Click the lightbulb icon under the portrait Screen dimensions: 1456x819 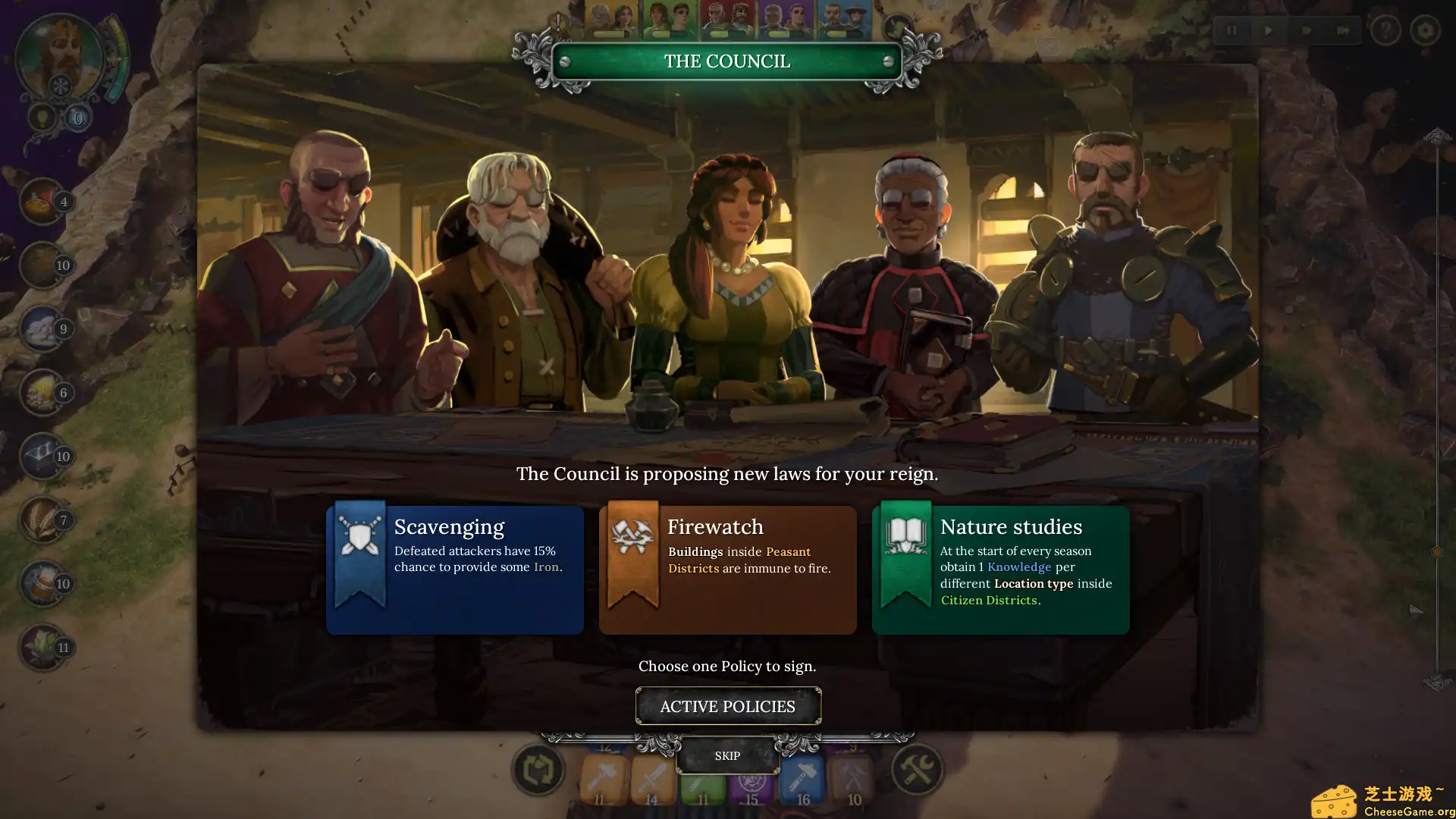pos(42,118)
